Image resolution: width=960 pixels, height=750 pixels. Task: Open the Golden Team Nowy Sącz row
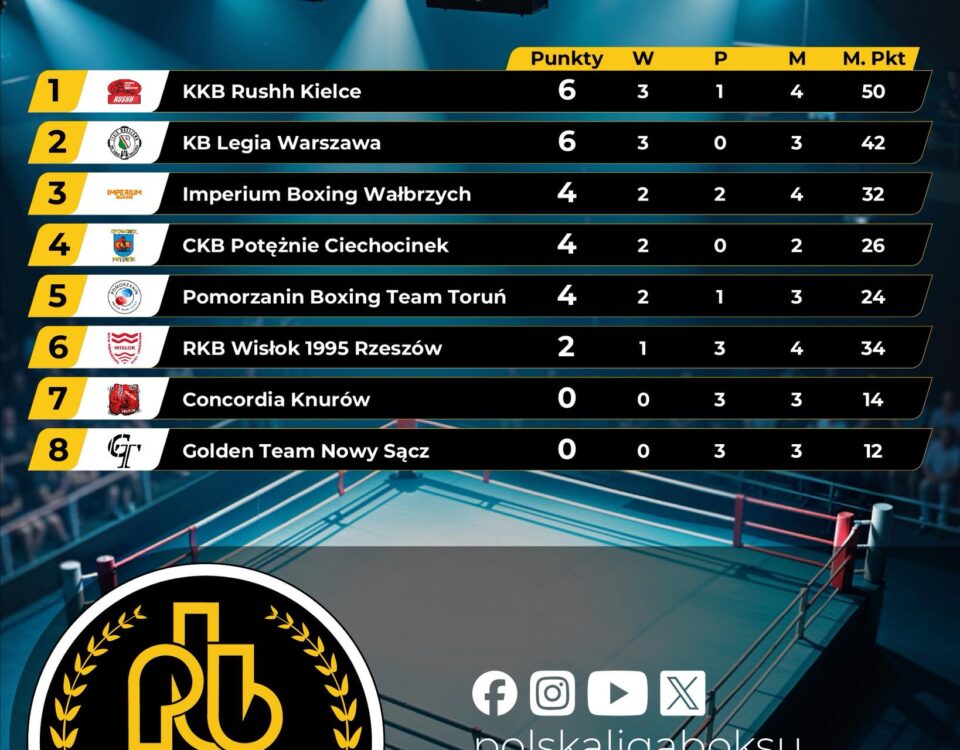305,451
